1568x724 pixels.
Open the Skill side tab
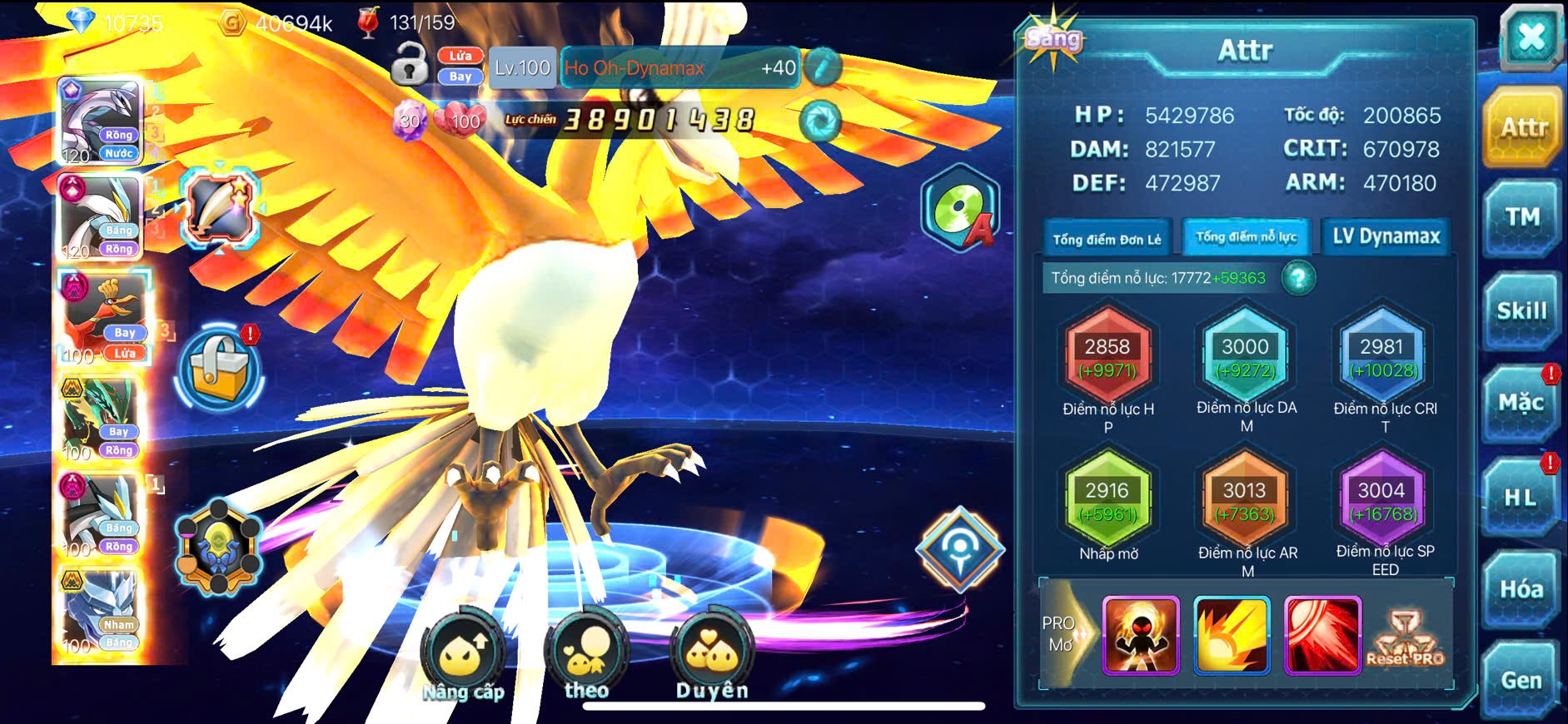click(x=1521, y=311)
